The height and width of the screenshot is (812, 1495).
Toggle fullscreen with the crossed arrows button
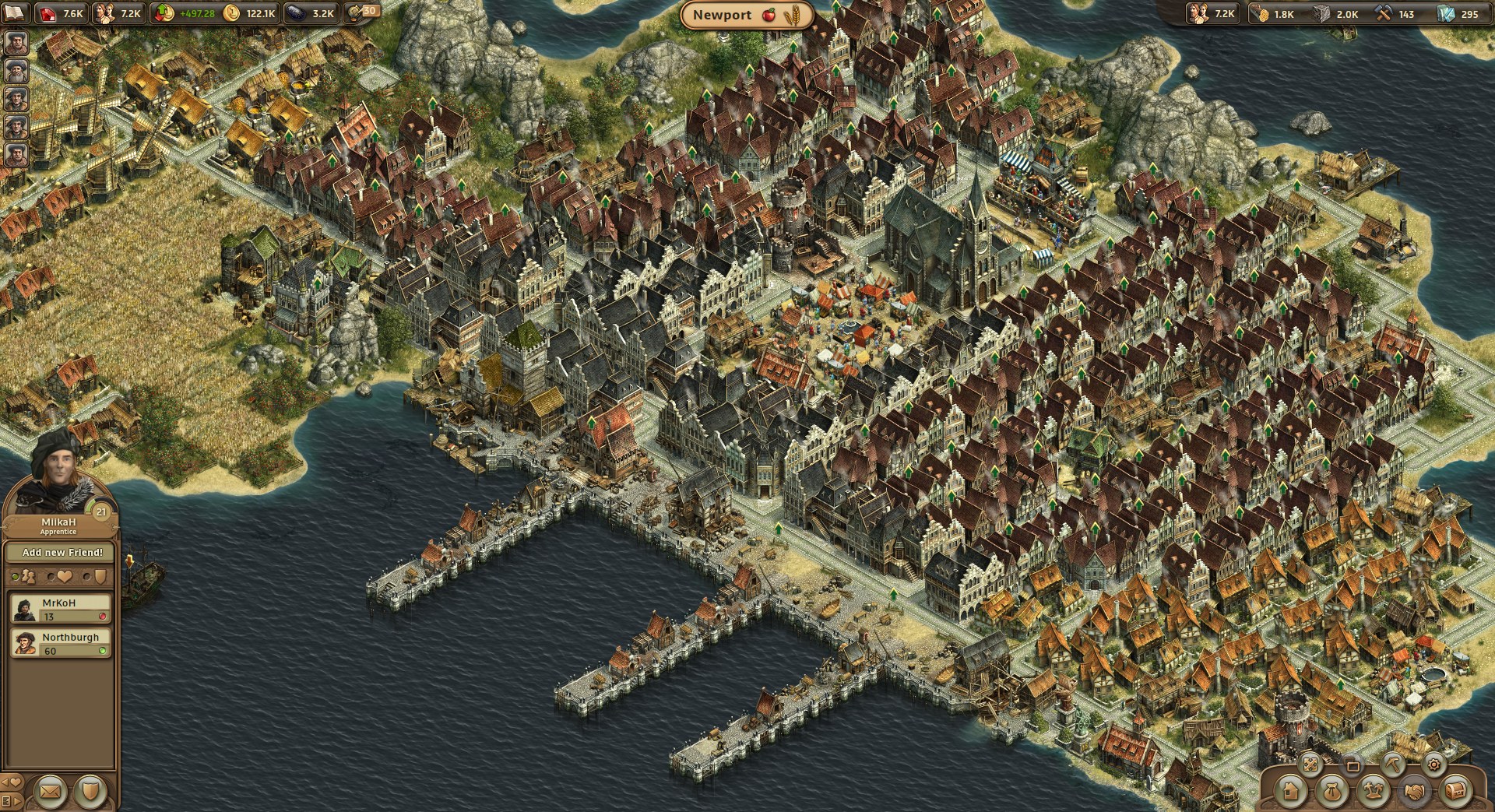pyautogui.click(x=1311, y=765)
